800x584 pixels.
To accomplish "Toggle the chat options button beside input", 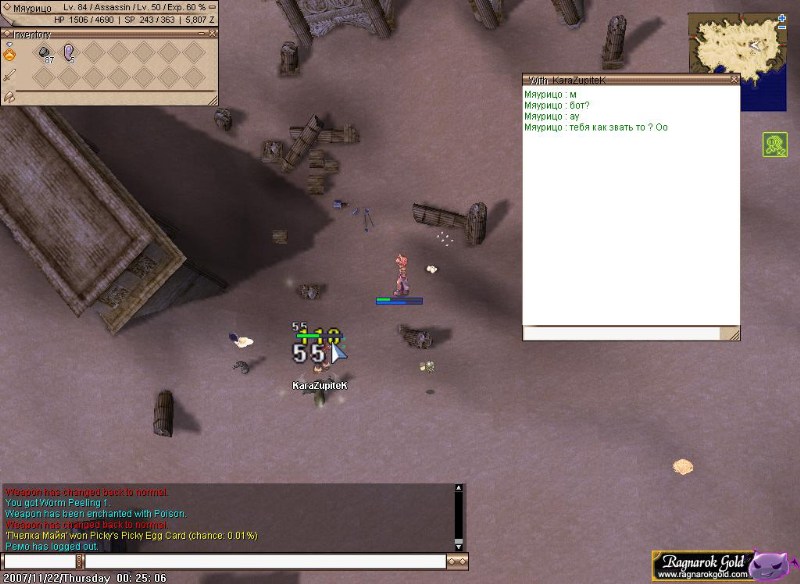I will [x=457, y=562].
